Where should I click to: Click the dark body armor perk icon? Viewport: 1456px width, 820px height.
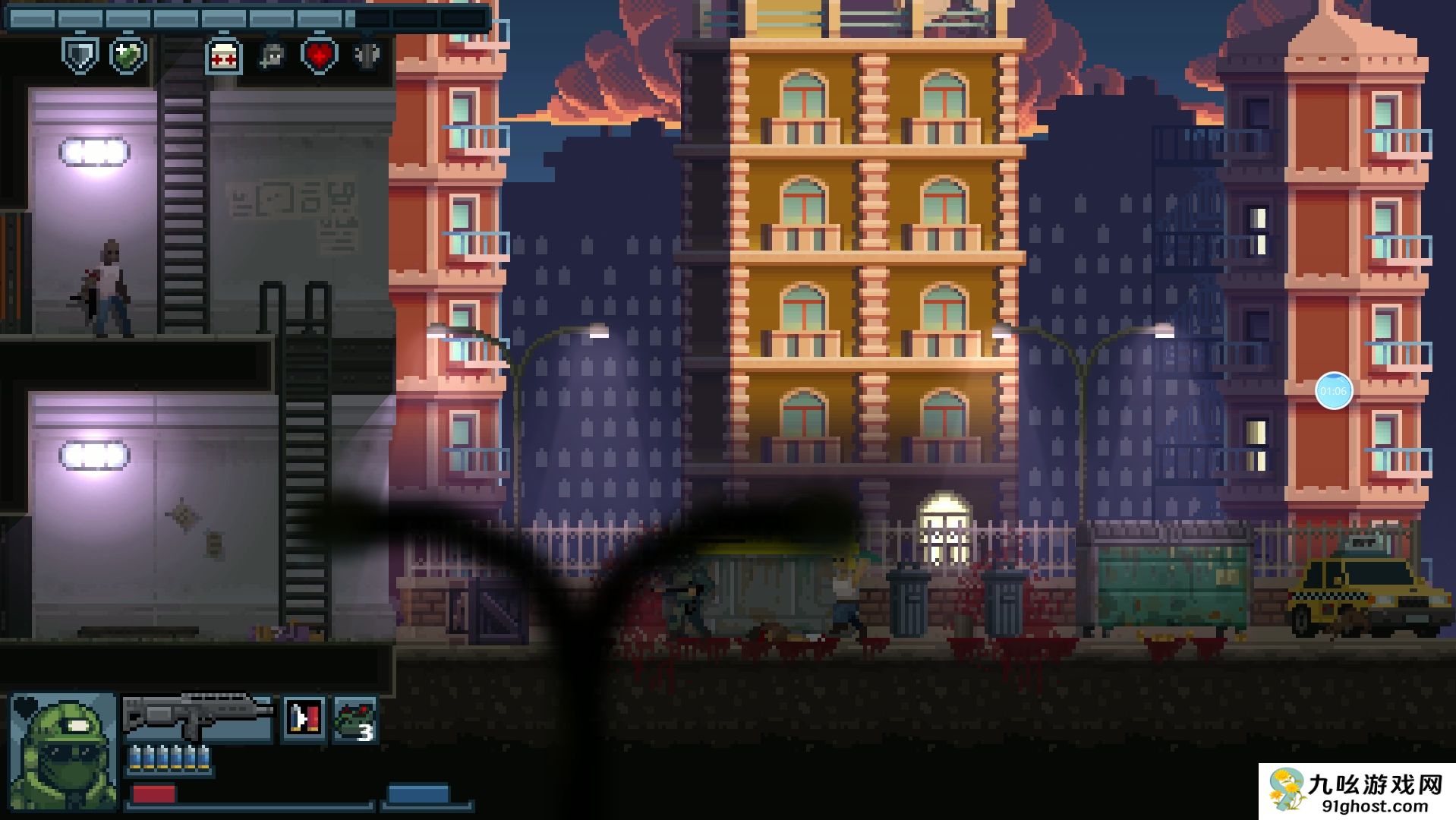[x=367, y=55]
